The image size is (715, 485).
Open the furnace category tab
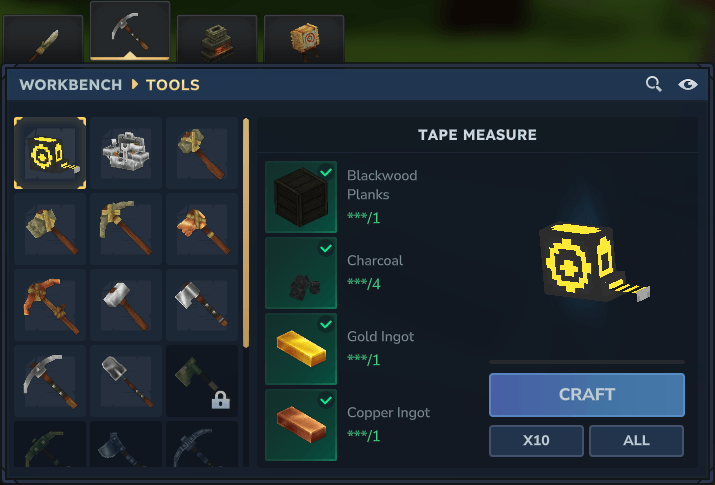tap(216, 40)
